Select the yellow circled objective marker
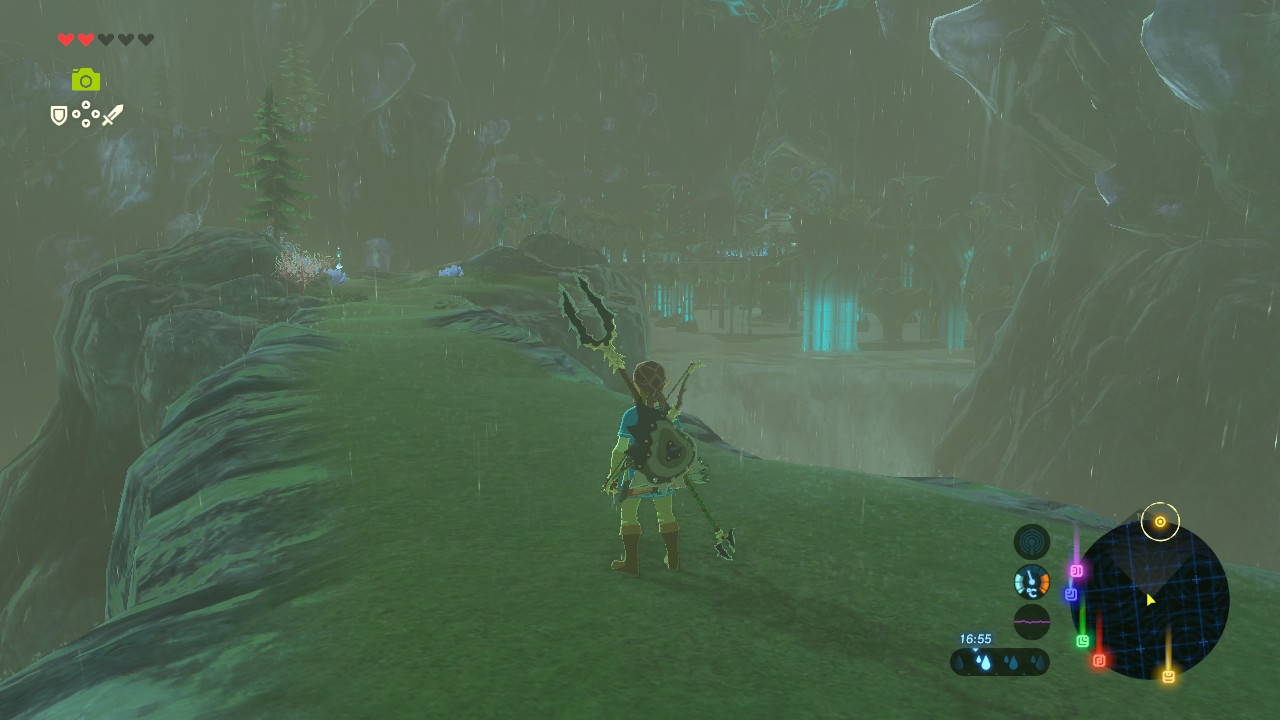Screen dimensions: 1280x720 (x=1160, y=522)
